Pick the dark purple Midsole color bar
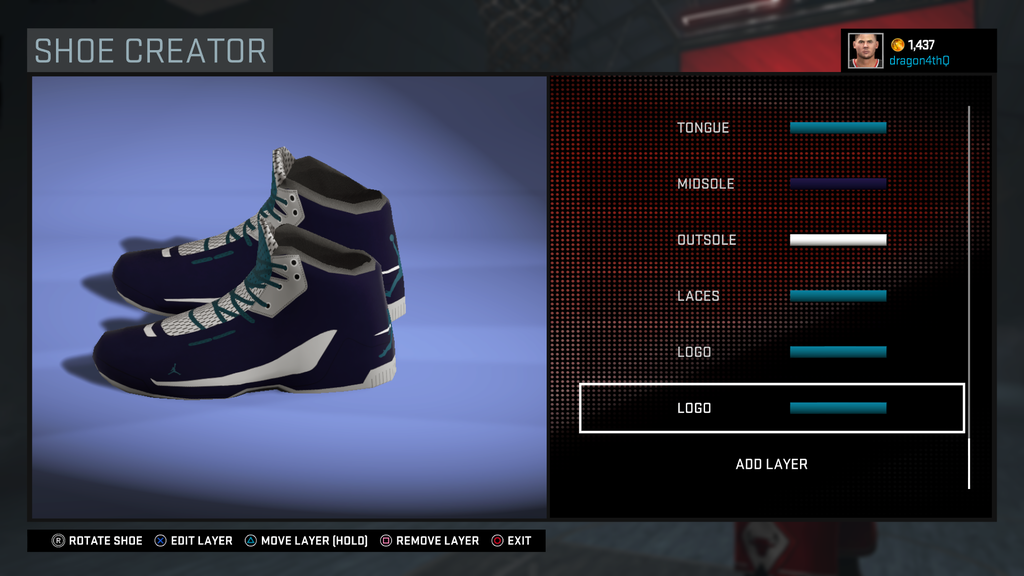 838,184
